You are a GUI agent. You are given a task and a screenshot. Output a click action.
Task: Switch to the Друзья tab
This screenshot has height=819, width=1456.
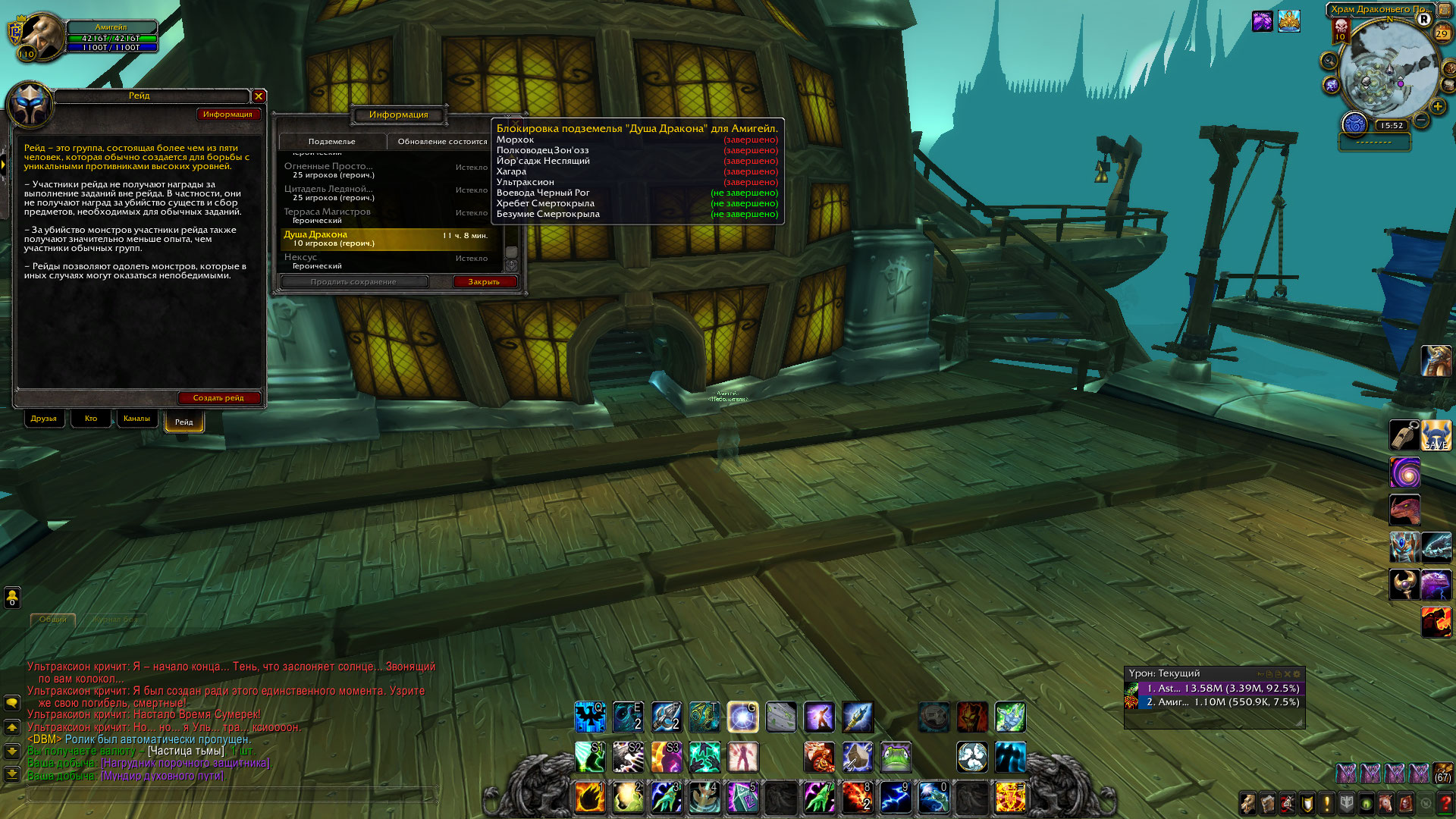(44, 419)
